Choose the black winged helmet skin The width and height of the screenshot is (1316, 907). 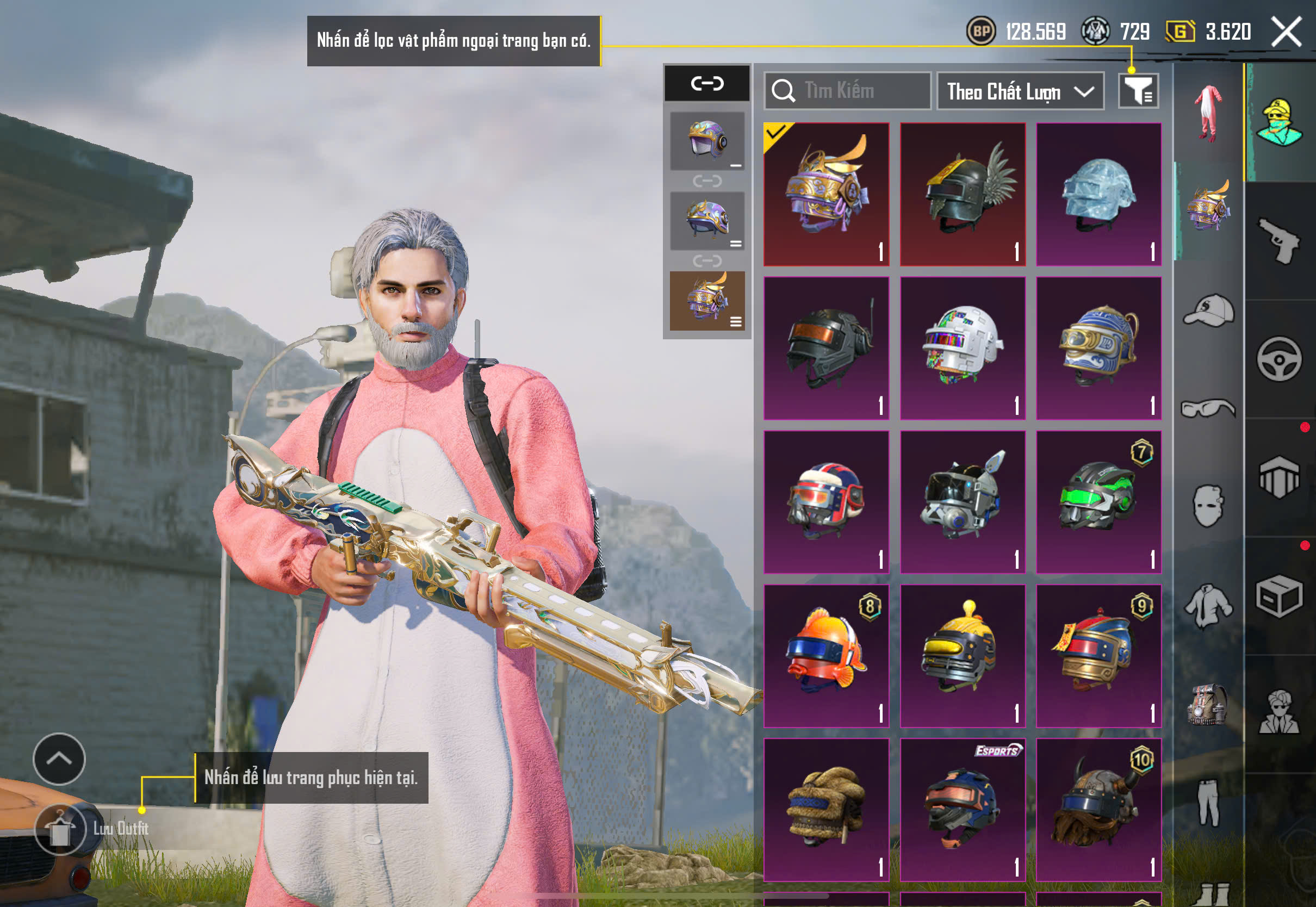(963, 194)
